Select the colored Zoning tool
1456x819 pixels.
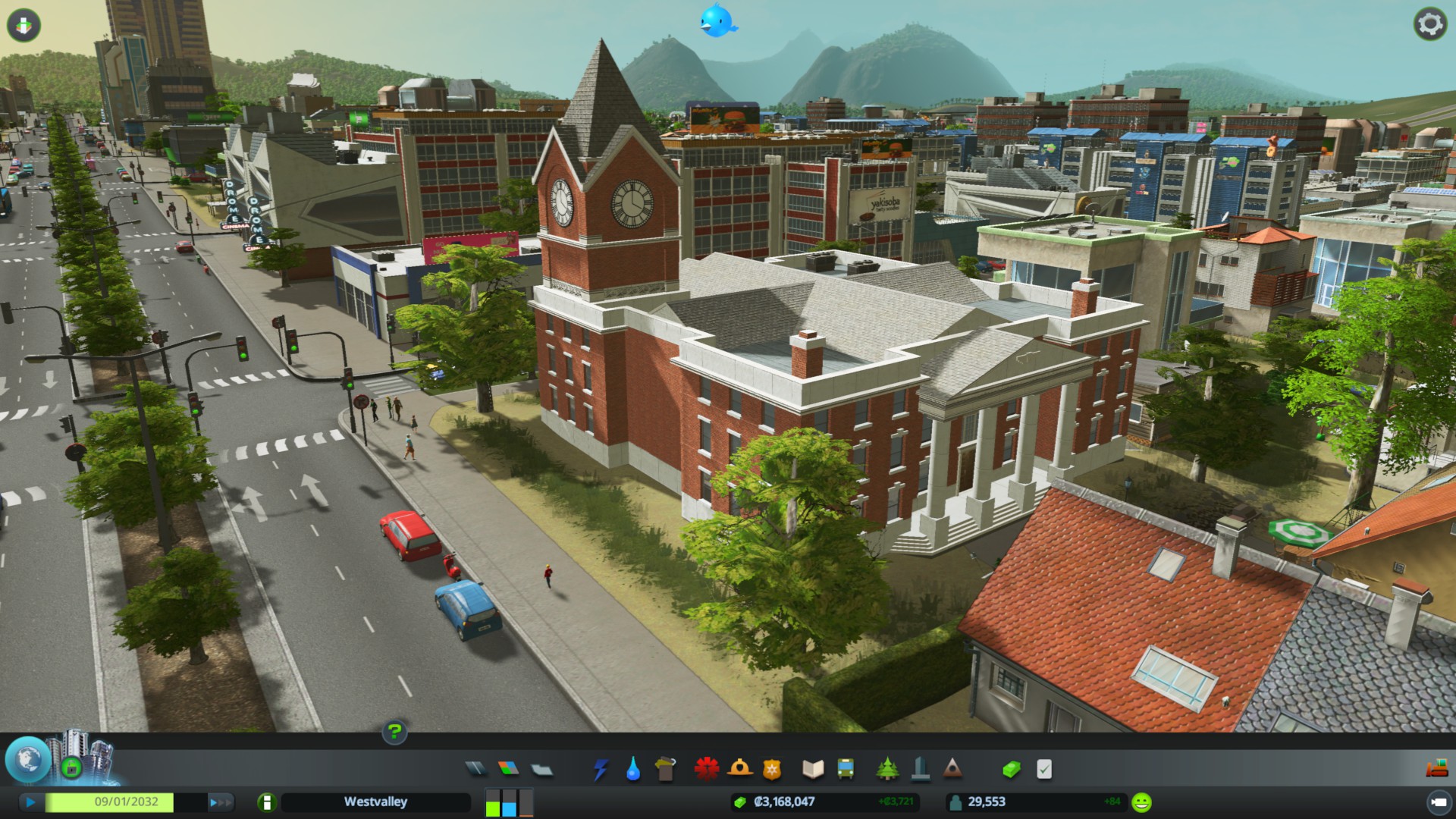[x=509, y=769]
